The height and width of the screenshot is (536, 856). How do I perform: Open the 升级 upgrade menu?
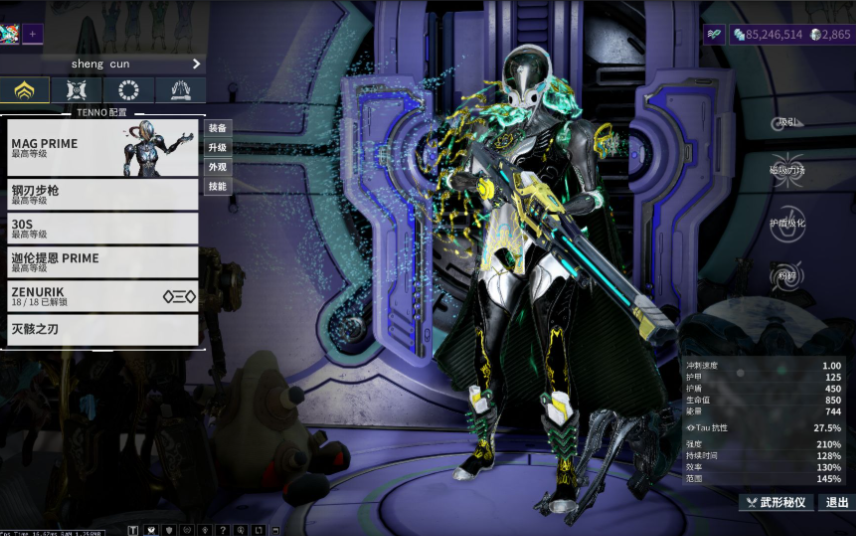217,147
